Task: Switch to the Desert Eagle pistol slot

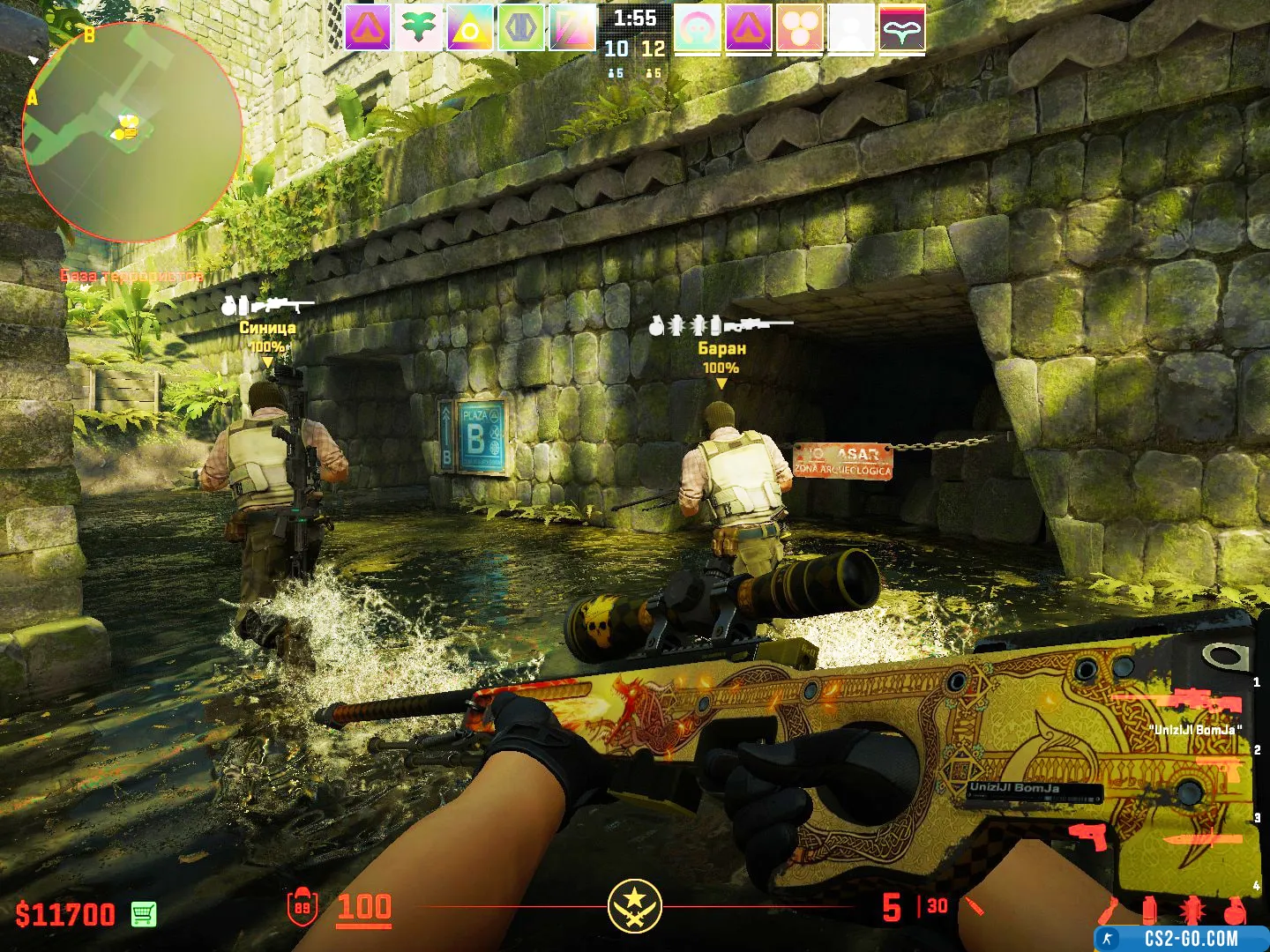Action: coord(1221,769)
